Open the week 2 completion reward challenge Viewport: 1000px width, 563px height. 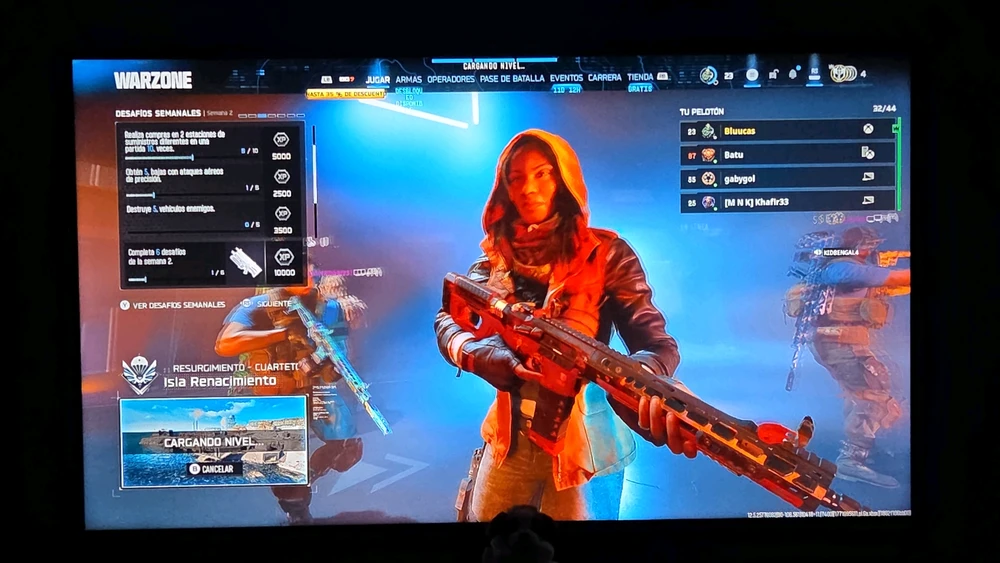pos(208,262)
